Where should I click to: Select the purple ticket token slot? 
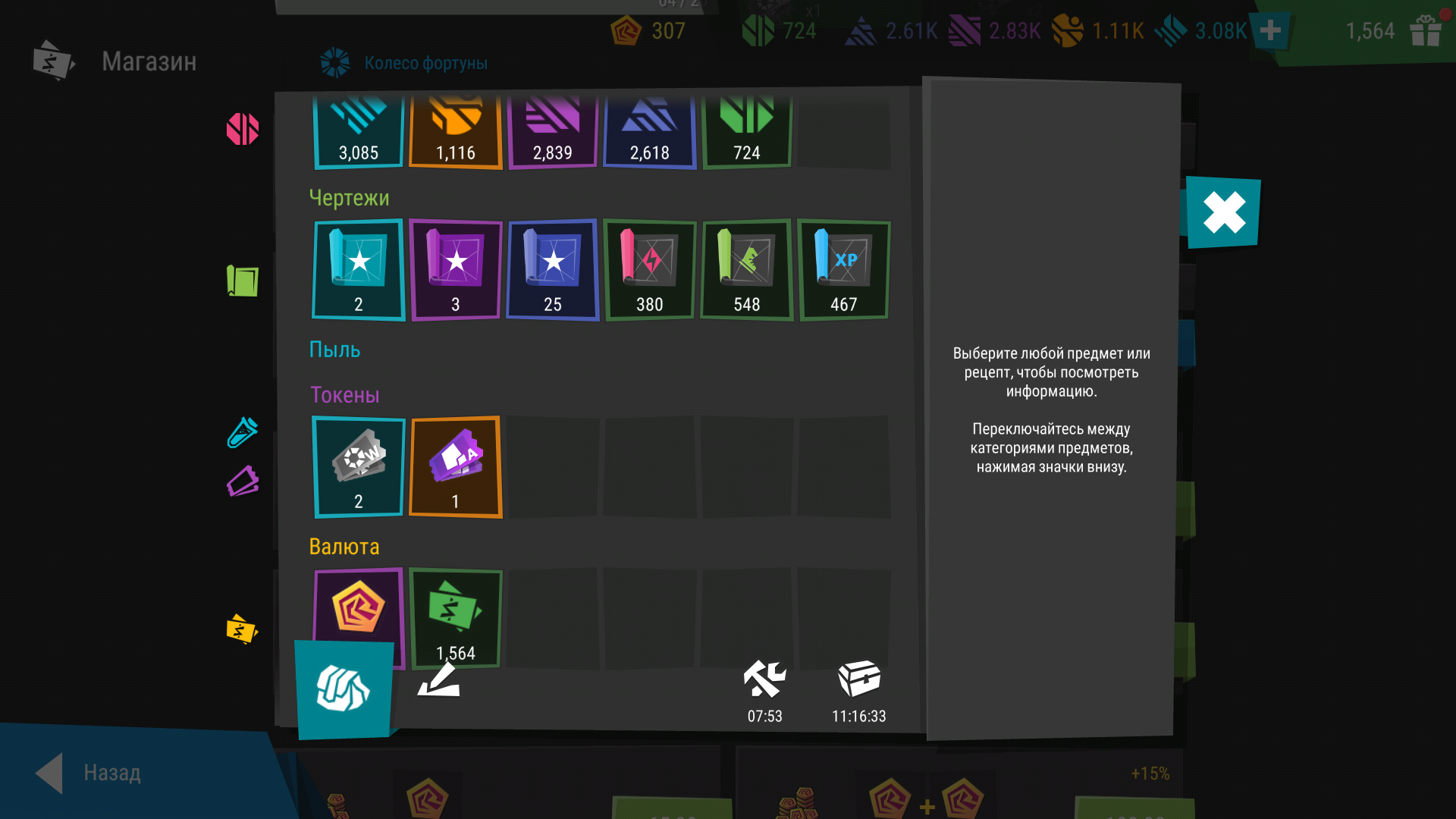click(x=456, y=467)
